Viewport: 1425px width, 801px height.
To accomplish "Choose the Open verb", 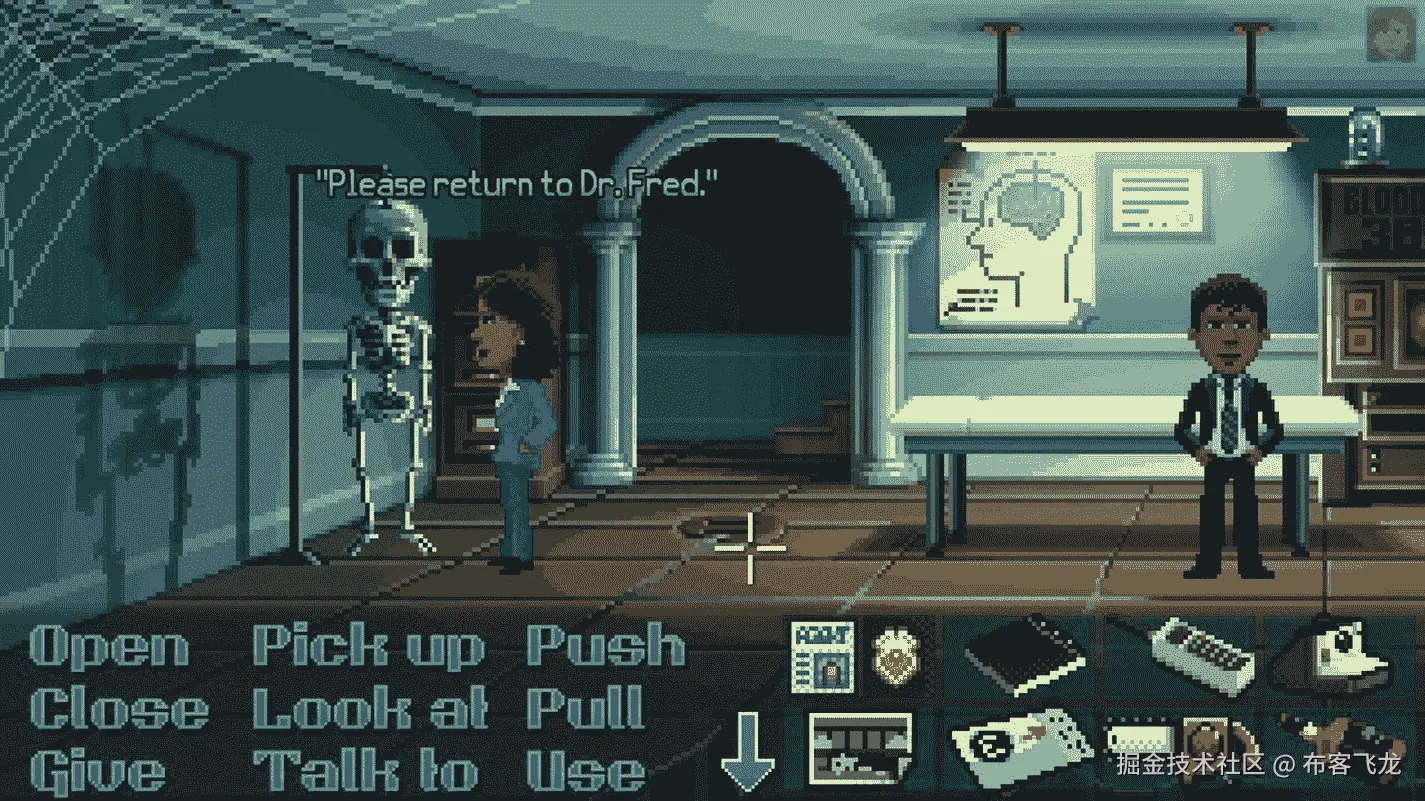I will tap(110, 648).
